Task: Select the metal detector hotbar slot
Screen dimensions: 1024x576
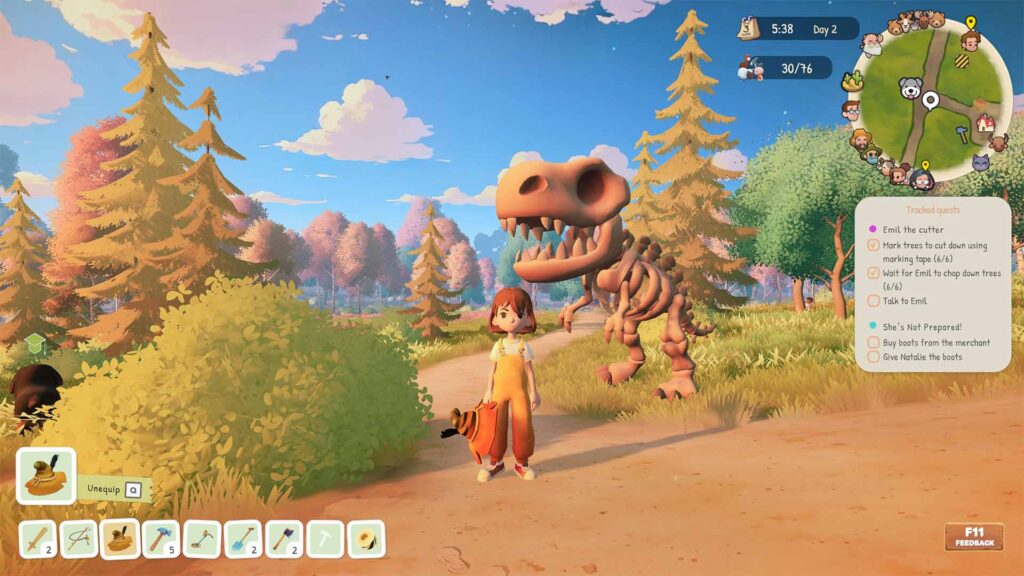Action: tap(202, 540)
